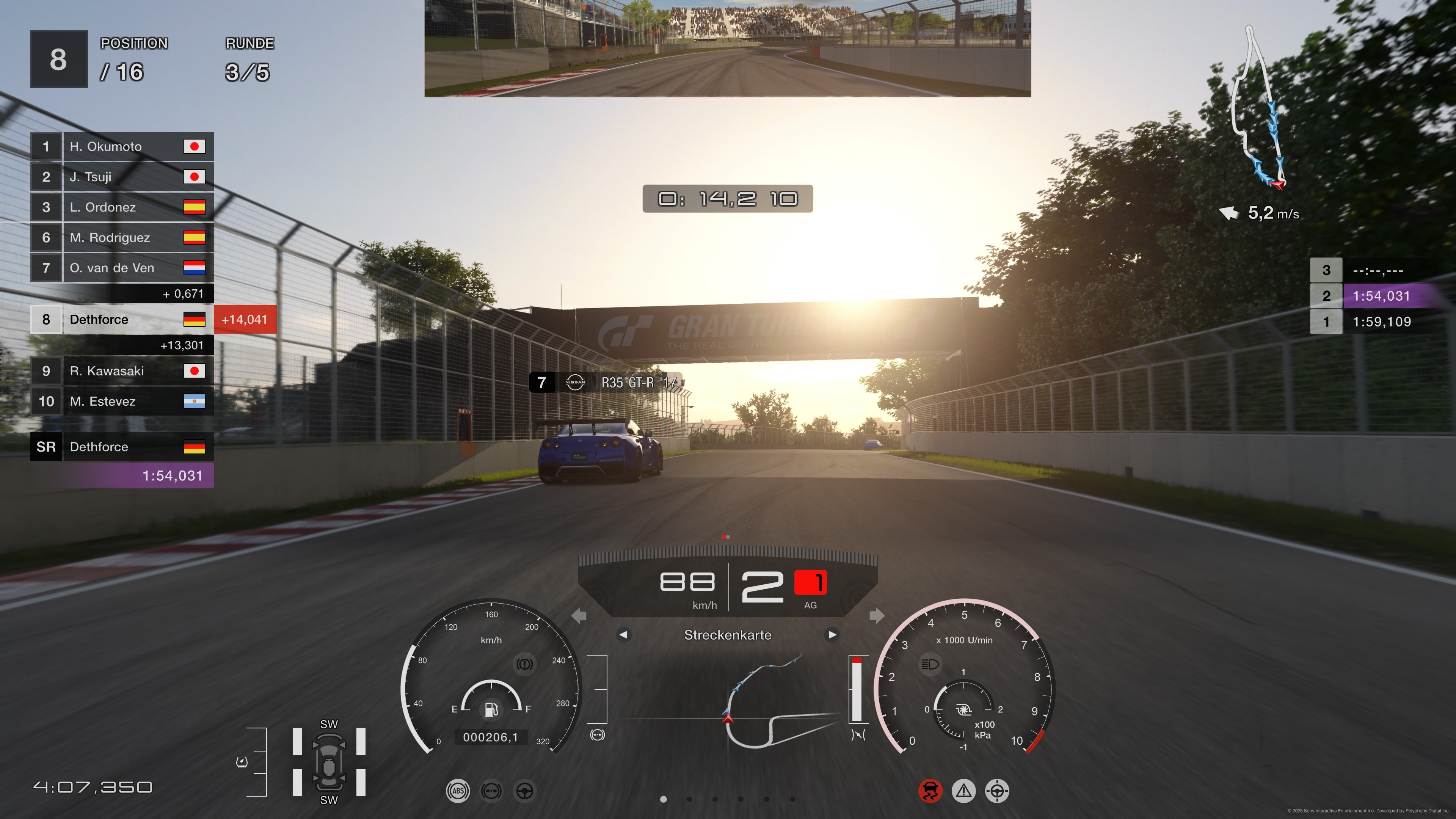Image resolution: width=1456 pixels, height=819 pixels.
Task: Click the Nissan badge on the R35 nameplate
Action: pyautogui.click(x=576, y=383)
